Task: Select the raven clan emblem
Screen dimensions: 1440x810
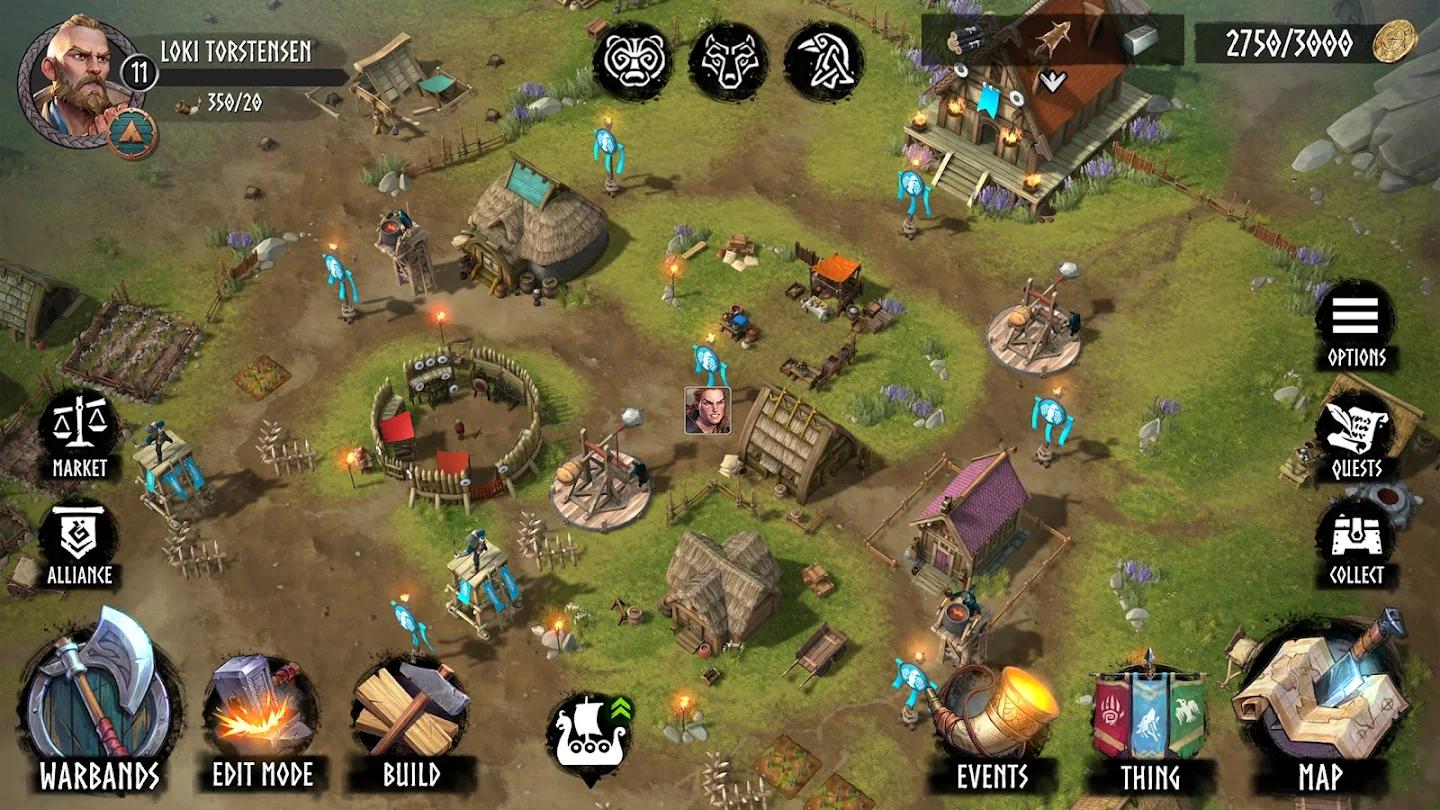Action: [824, 61]
